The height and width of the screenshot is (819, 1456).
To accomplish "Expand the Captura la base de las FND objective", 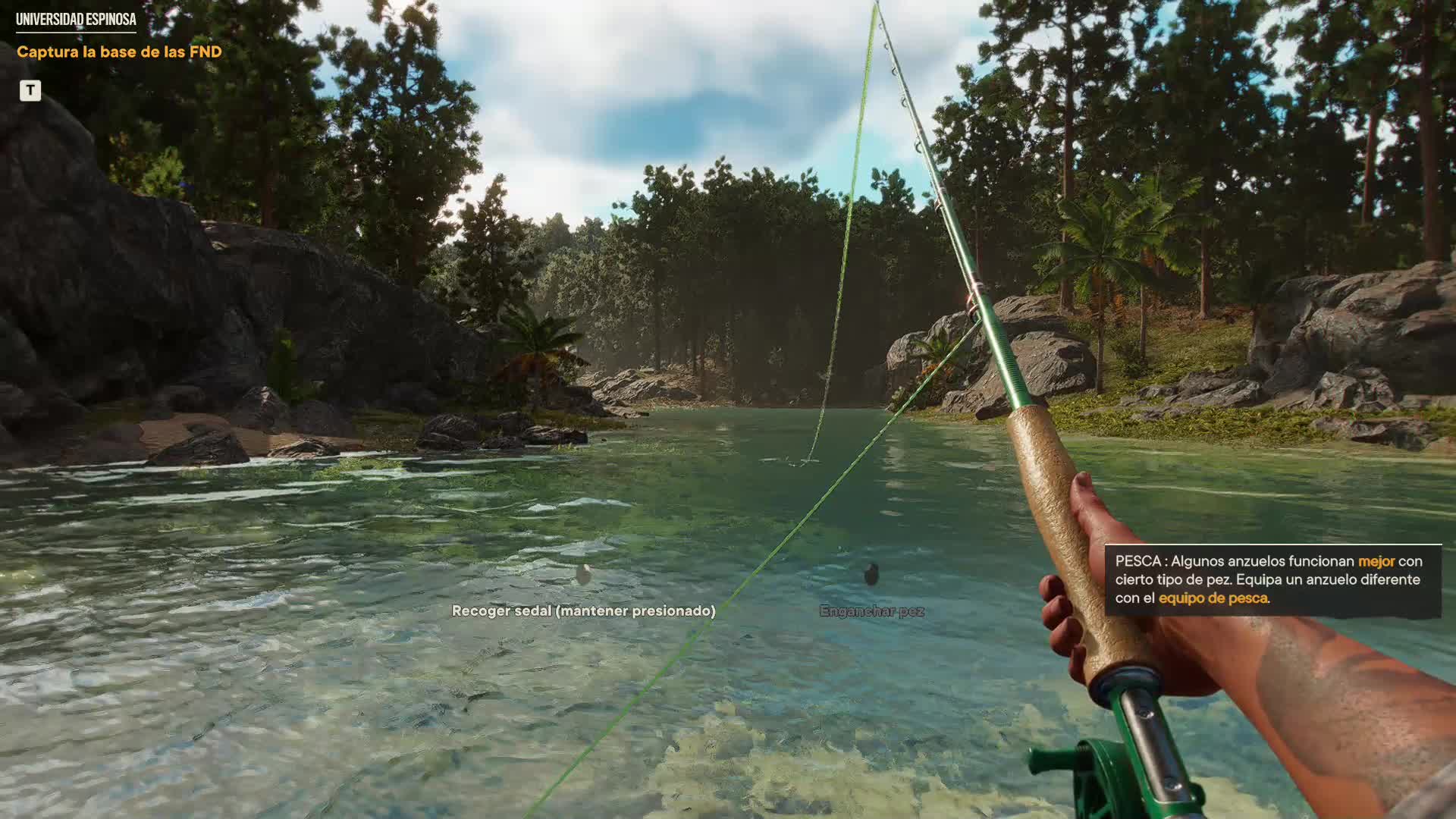I will 118,52.
